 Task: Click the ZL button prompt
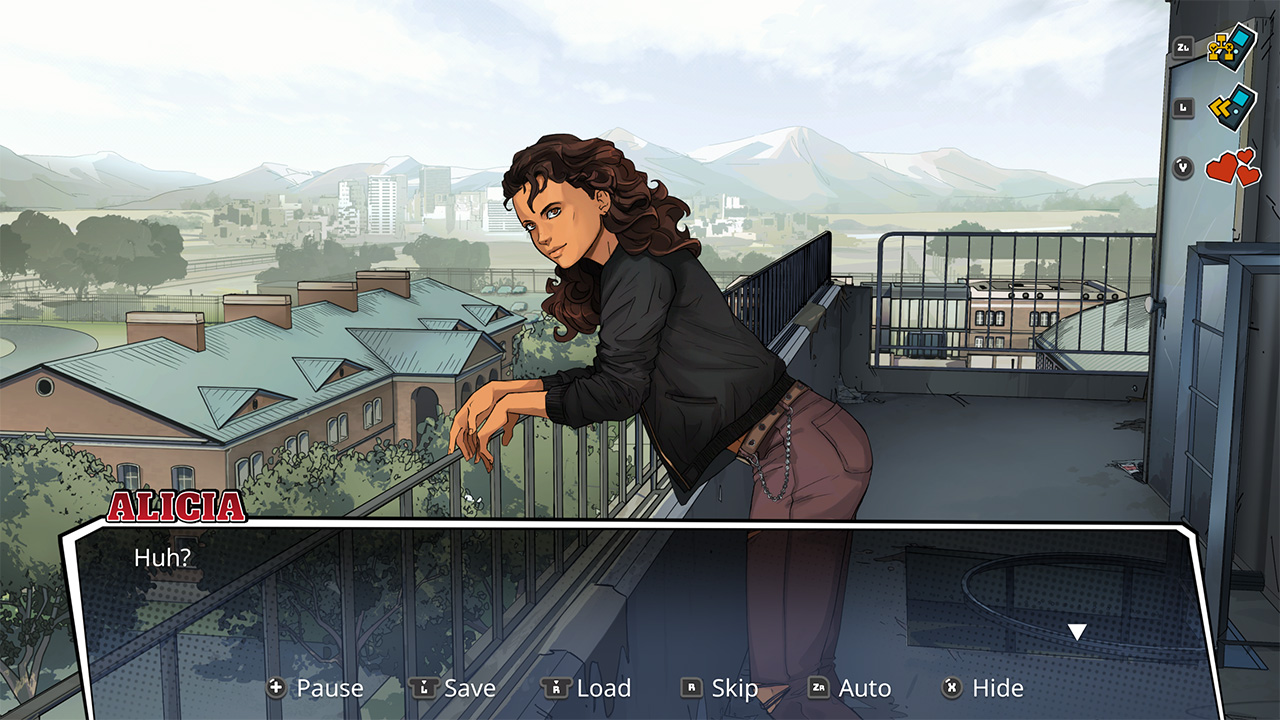[1182, 45]
